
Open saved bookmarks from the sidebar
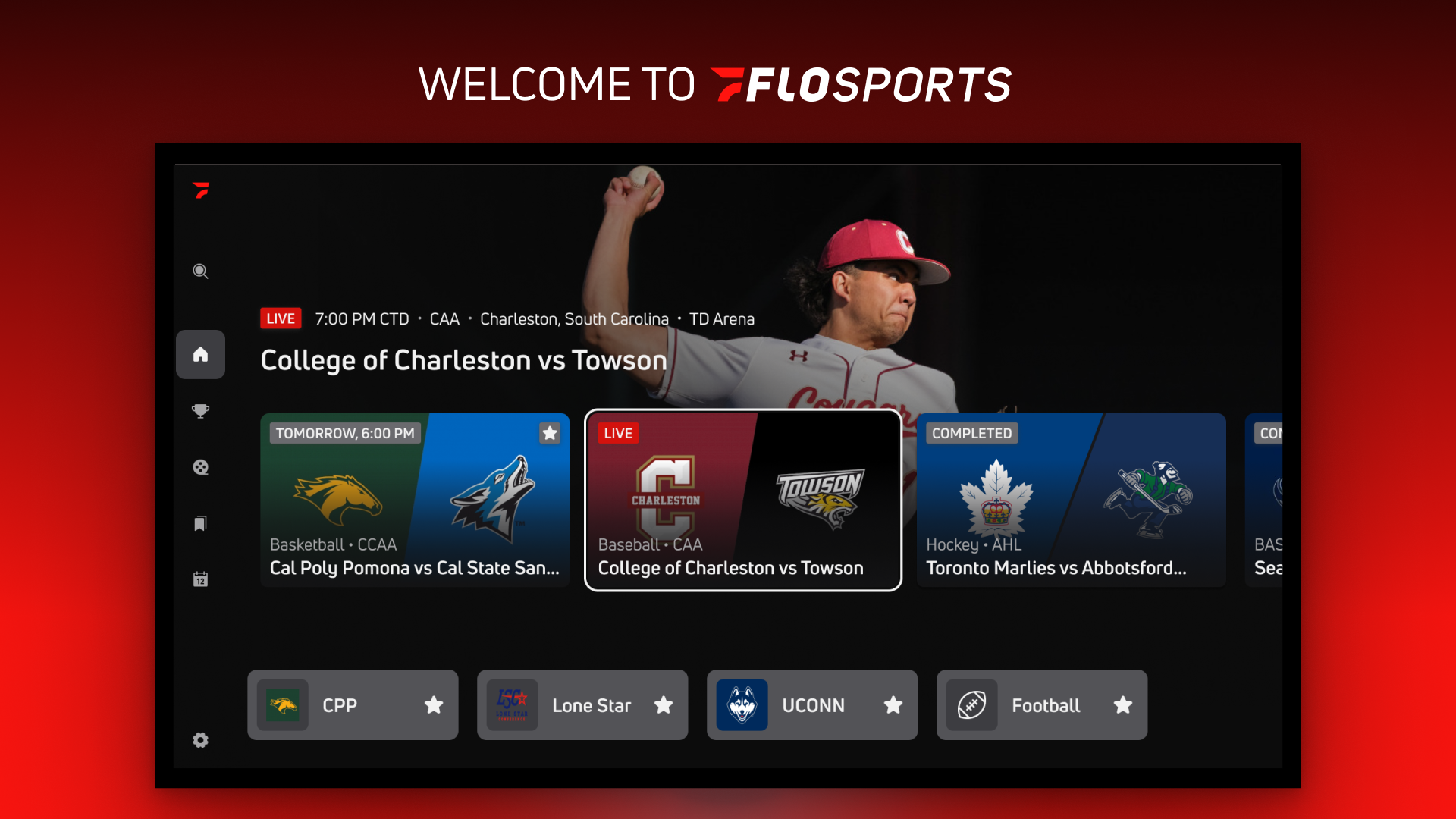click(x=200, y=523)
